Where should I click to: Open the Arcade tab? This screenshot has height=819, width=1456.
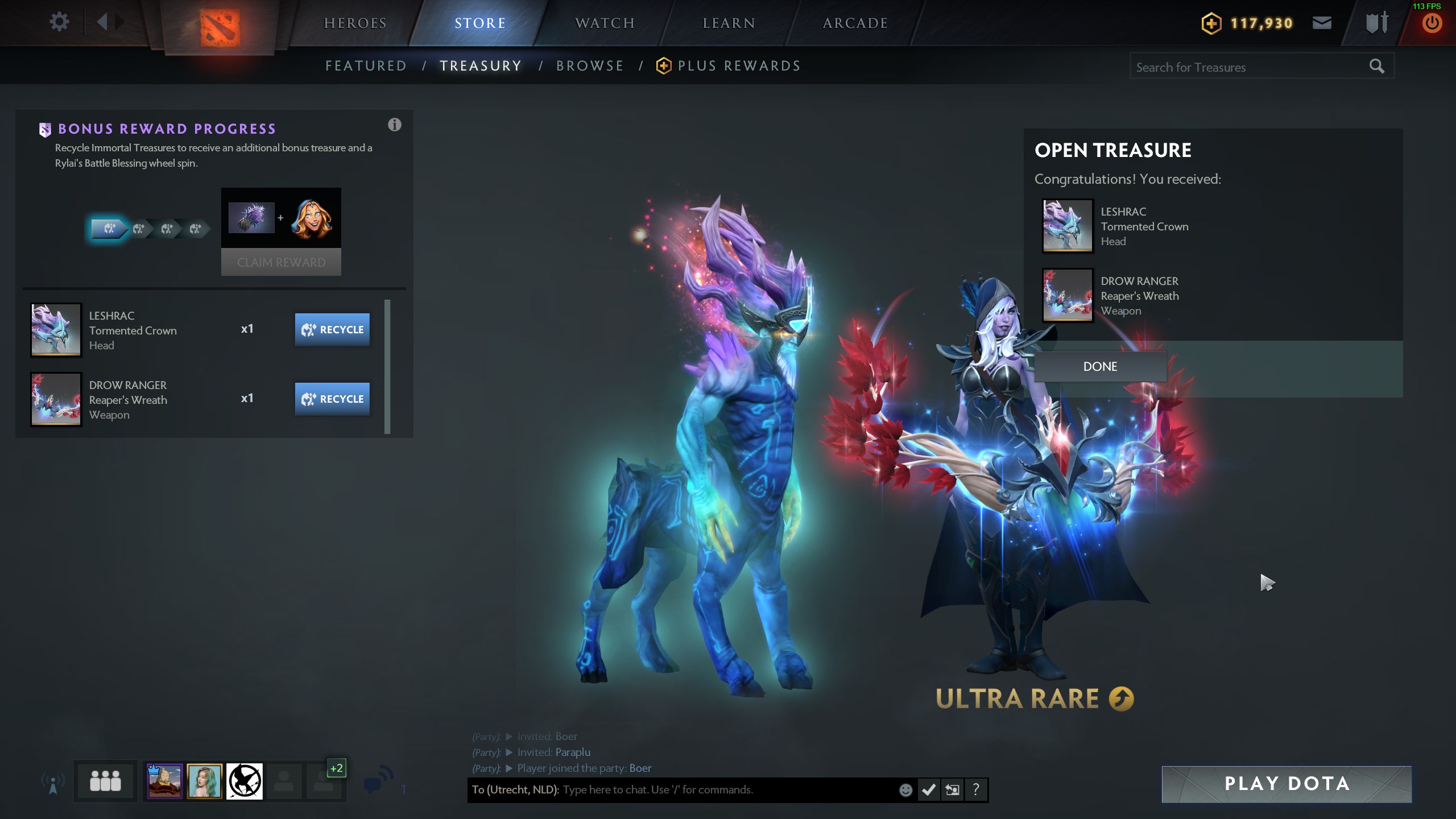coord(855,23)
